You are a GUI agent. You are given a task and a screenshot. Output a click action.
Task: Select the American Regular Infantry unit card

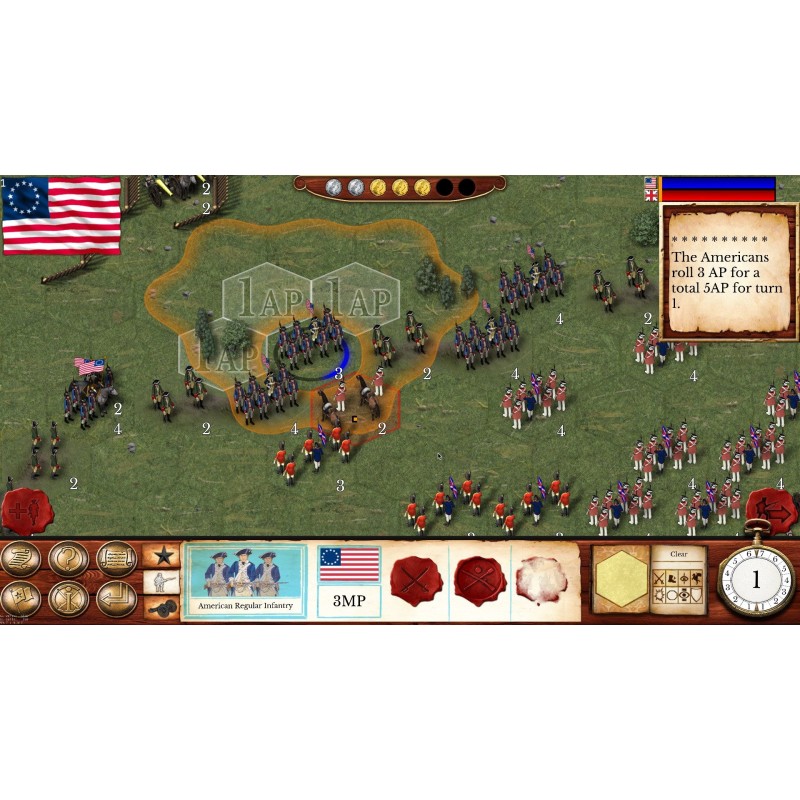point(244,581)
